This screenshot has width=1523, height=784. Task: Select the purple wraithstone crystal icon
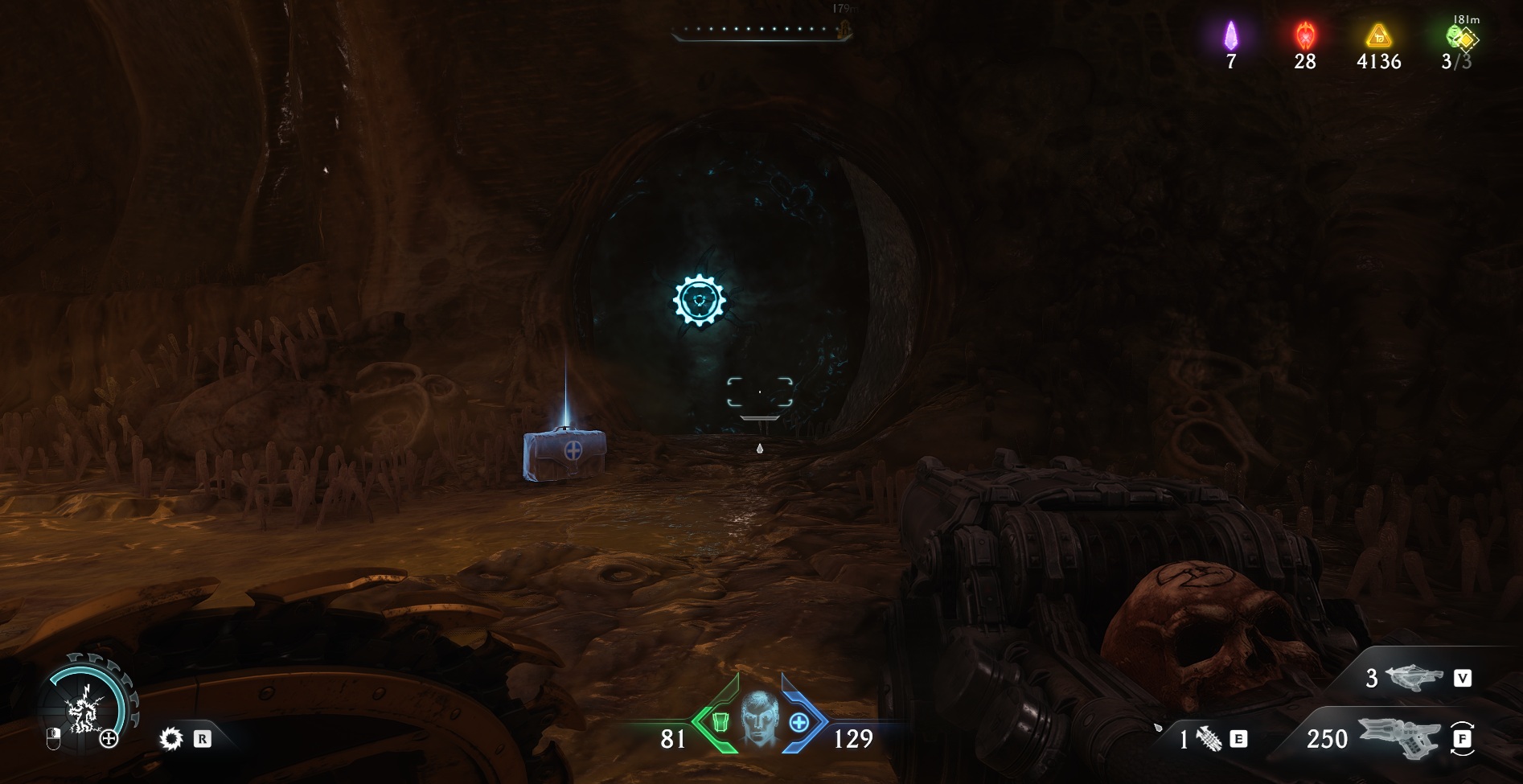point(1230,35)
